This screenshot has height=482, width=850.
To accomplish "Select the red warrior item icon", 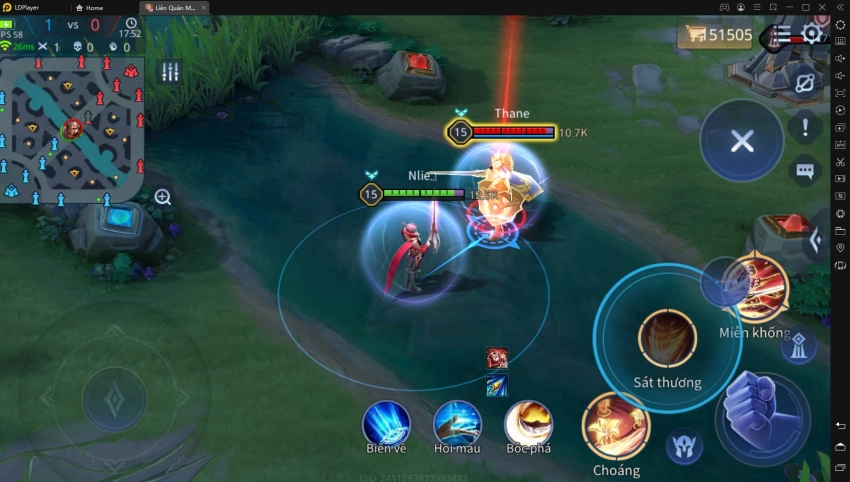I will point(497,358).
